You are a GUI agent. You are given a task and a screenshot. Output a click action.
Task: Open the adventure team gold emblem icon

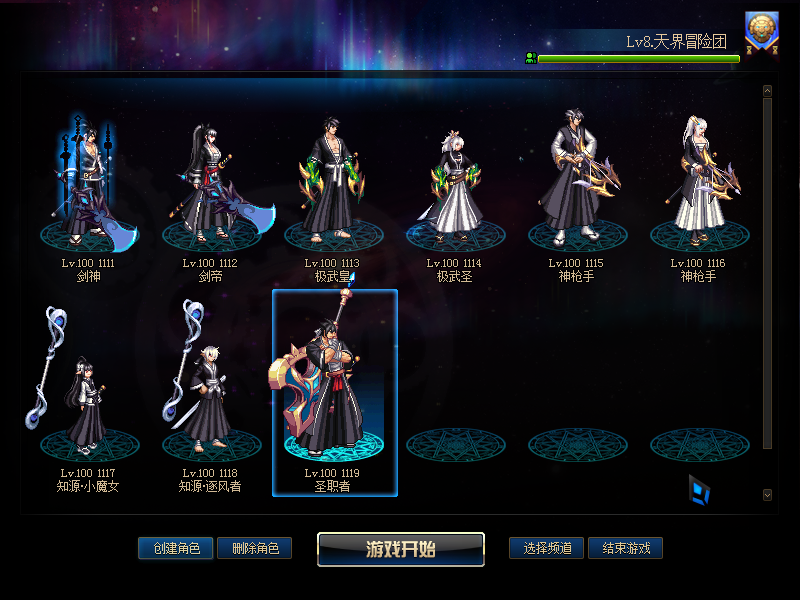coord(762,31)
